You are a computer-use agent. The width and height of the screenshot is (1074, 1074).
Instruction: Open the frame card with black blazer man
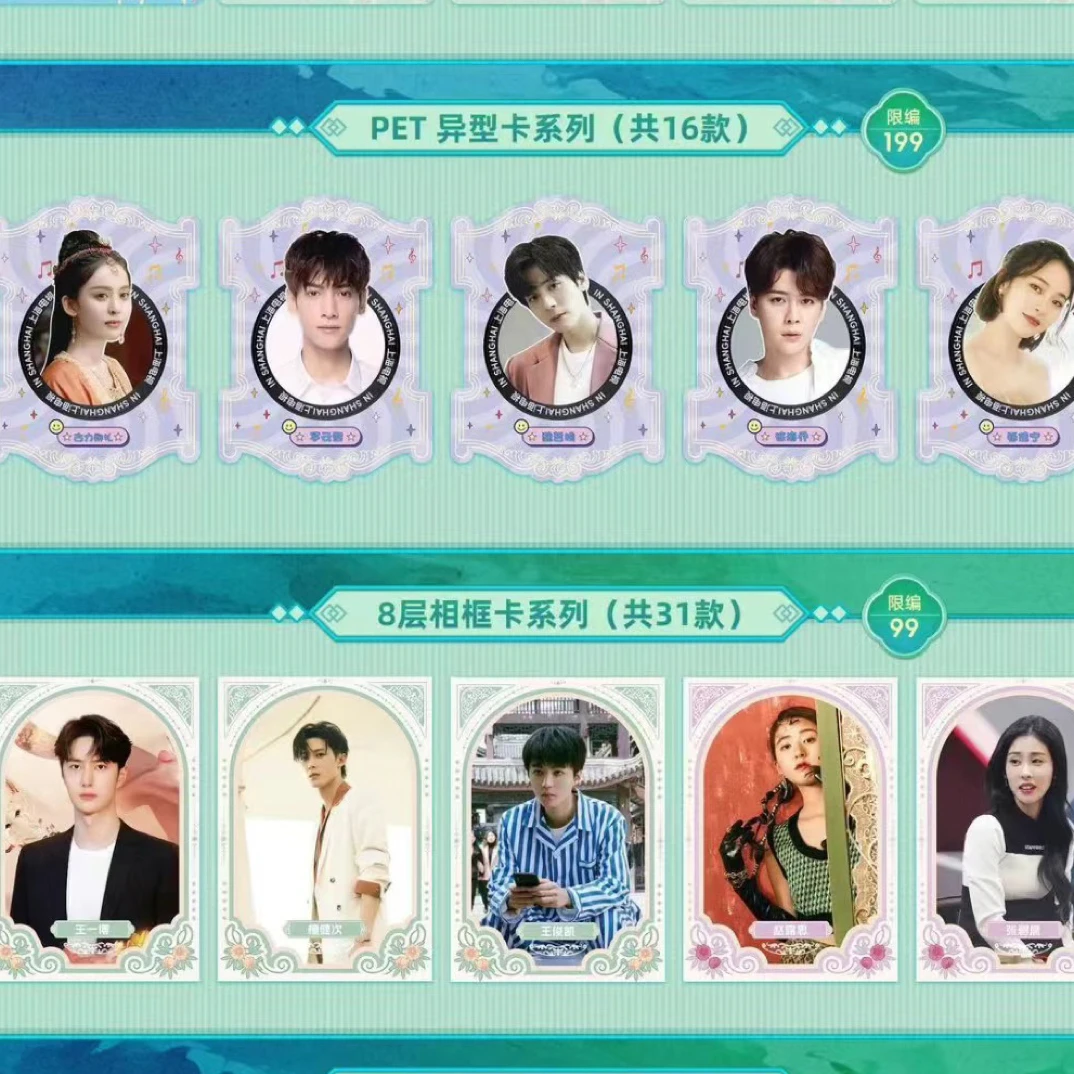coord(95,828)
